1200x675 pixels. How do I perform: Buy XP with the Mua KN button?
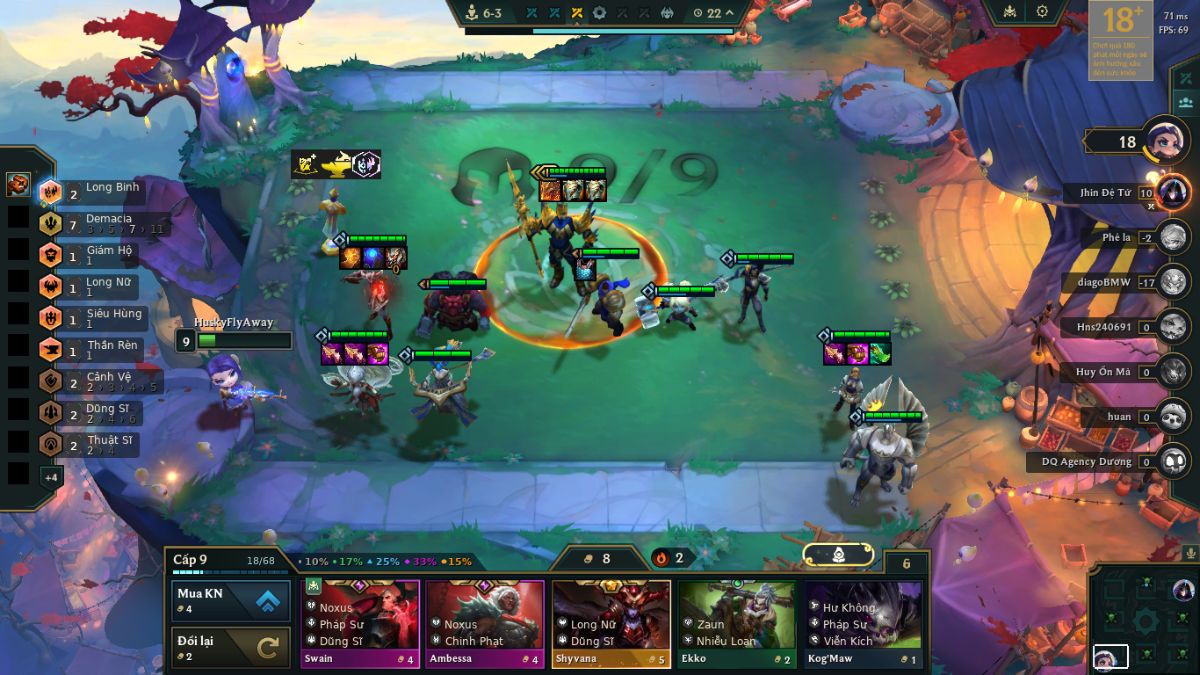[x=231, y=600]
